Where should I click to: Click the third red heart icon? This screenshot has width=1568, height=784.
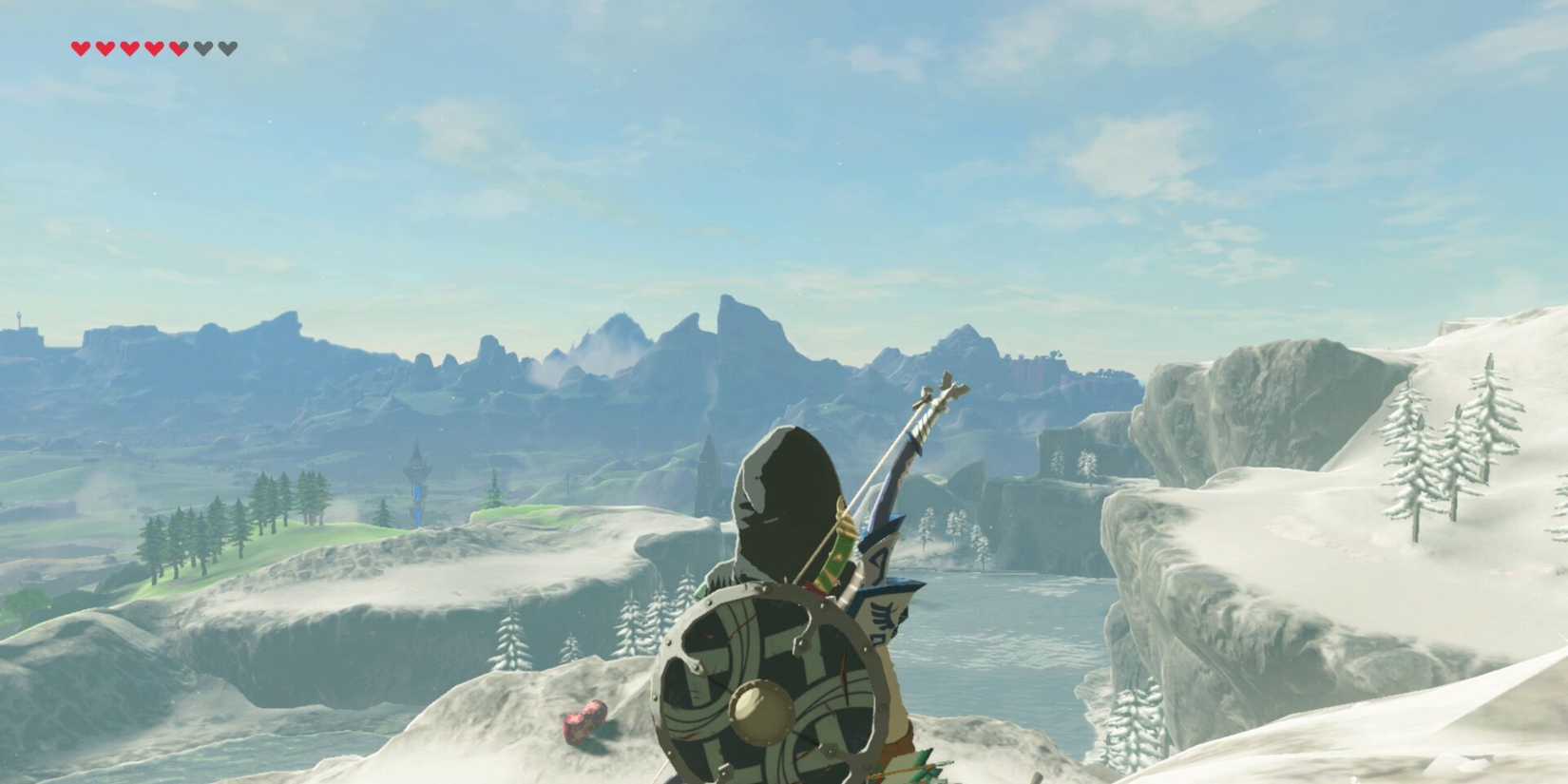[x=129, y=48]
